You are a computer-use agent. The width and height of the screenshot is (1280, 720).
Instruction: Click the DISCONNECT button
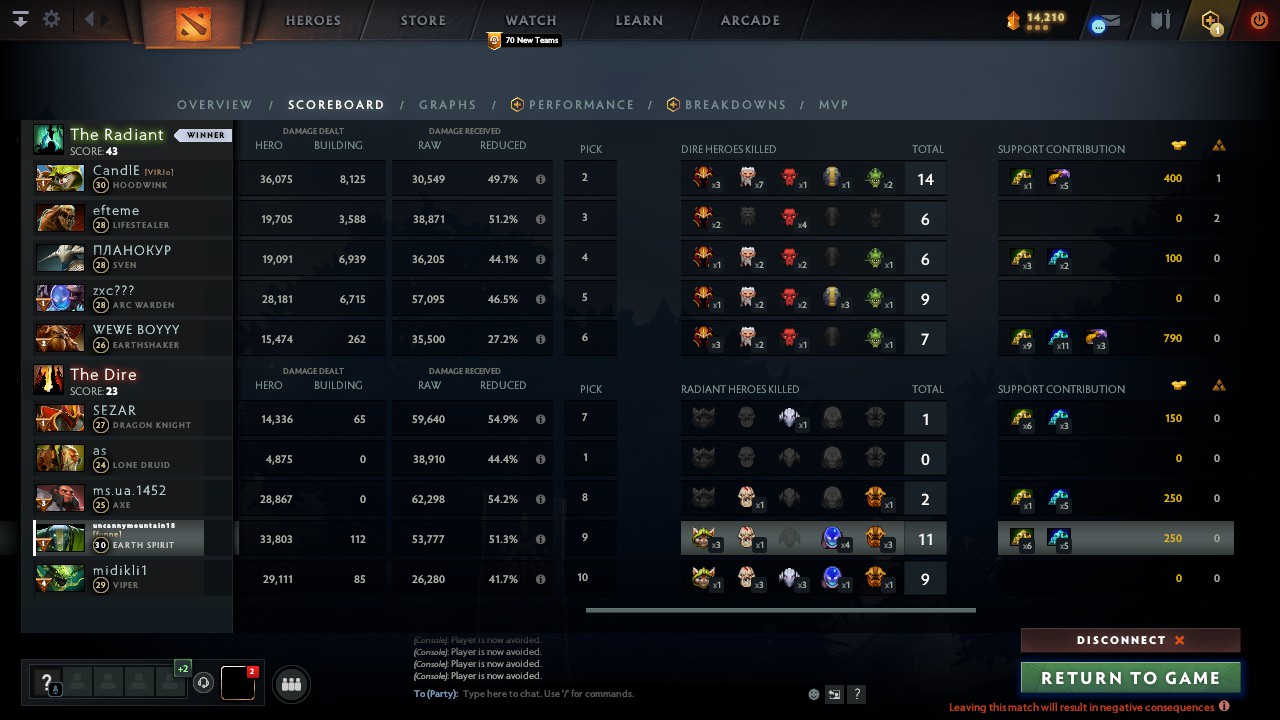tap(1130, 640)
